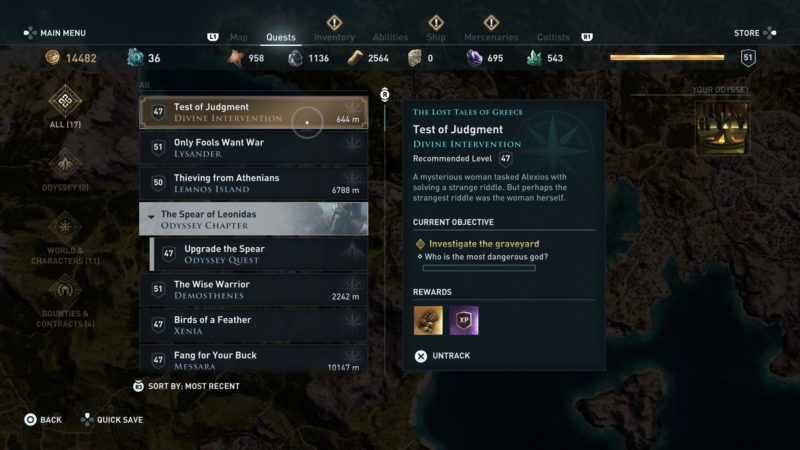Select Thieving from Athenians quest
Viewport: 800px width, 450px height.
pyautogui.click(x=253, y=183)
